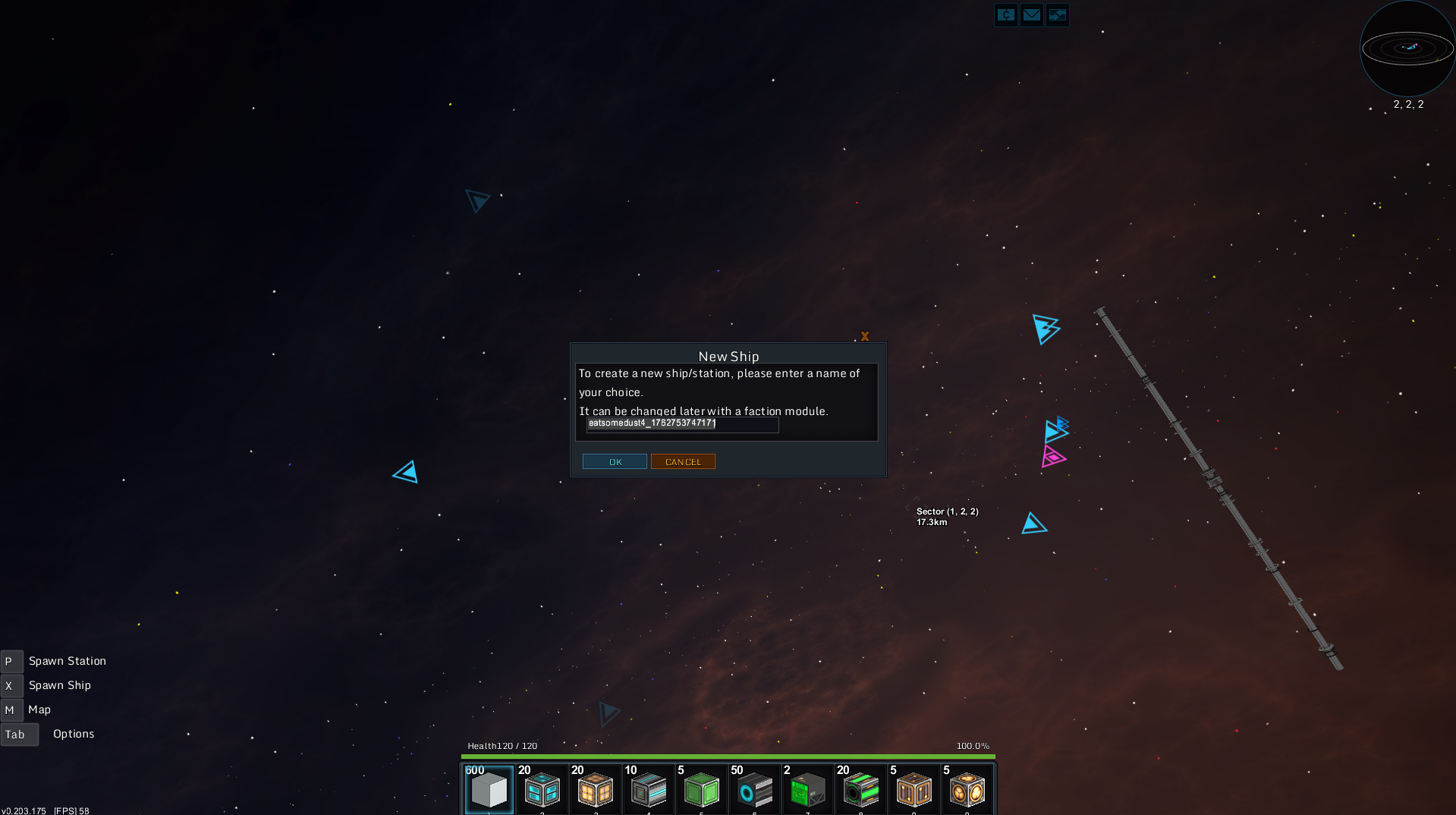Image resolution: width=1456 pixels, height=815 pixels.
Task: Click the ship name input field
Action: pyautogui.click(x=681, y=425)
